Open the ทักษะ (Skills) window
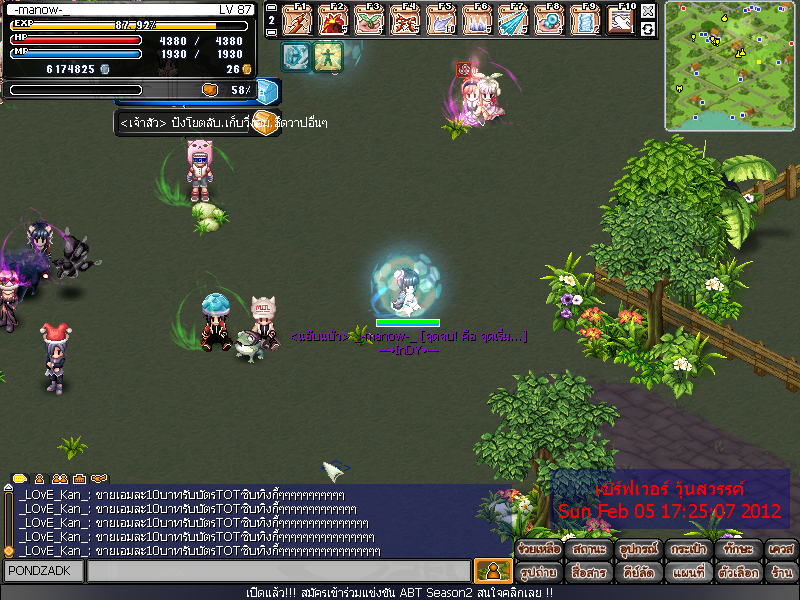 tap(738, 549)
